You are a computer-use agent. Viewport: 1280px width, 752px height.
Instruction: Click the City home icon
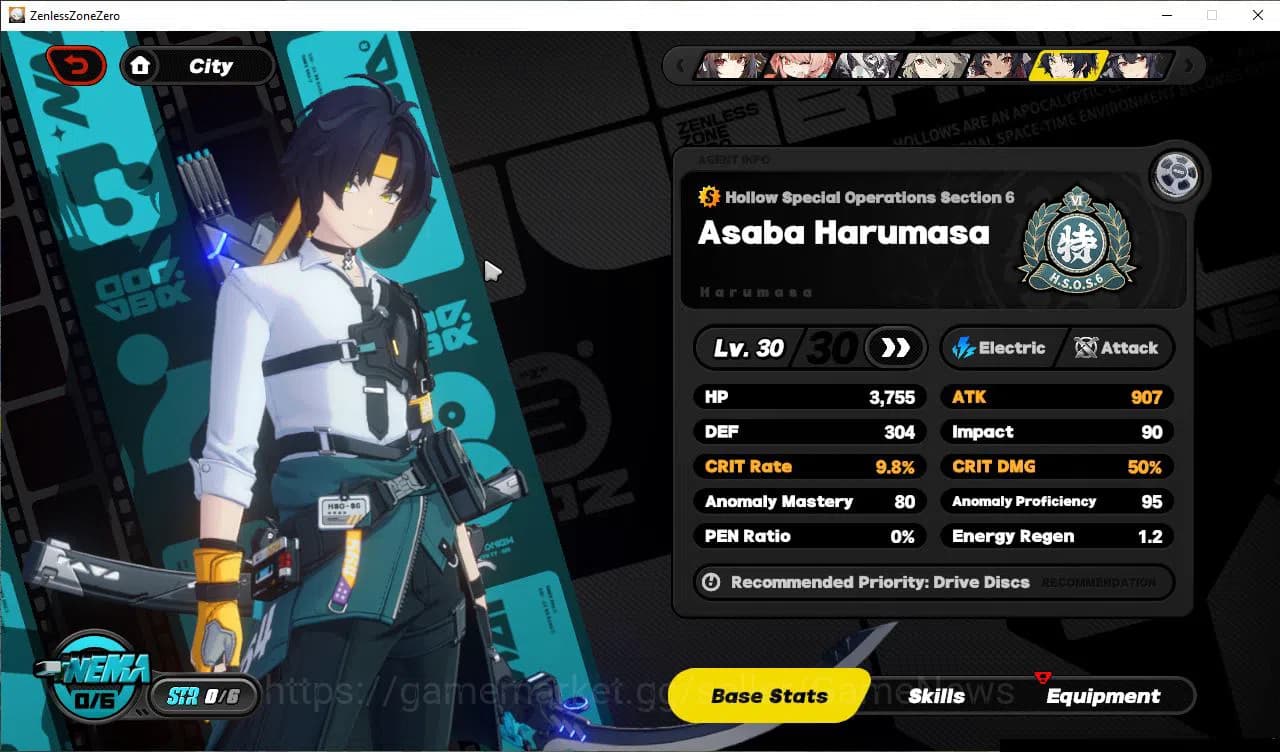coord(141,65)
